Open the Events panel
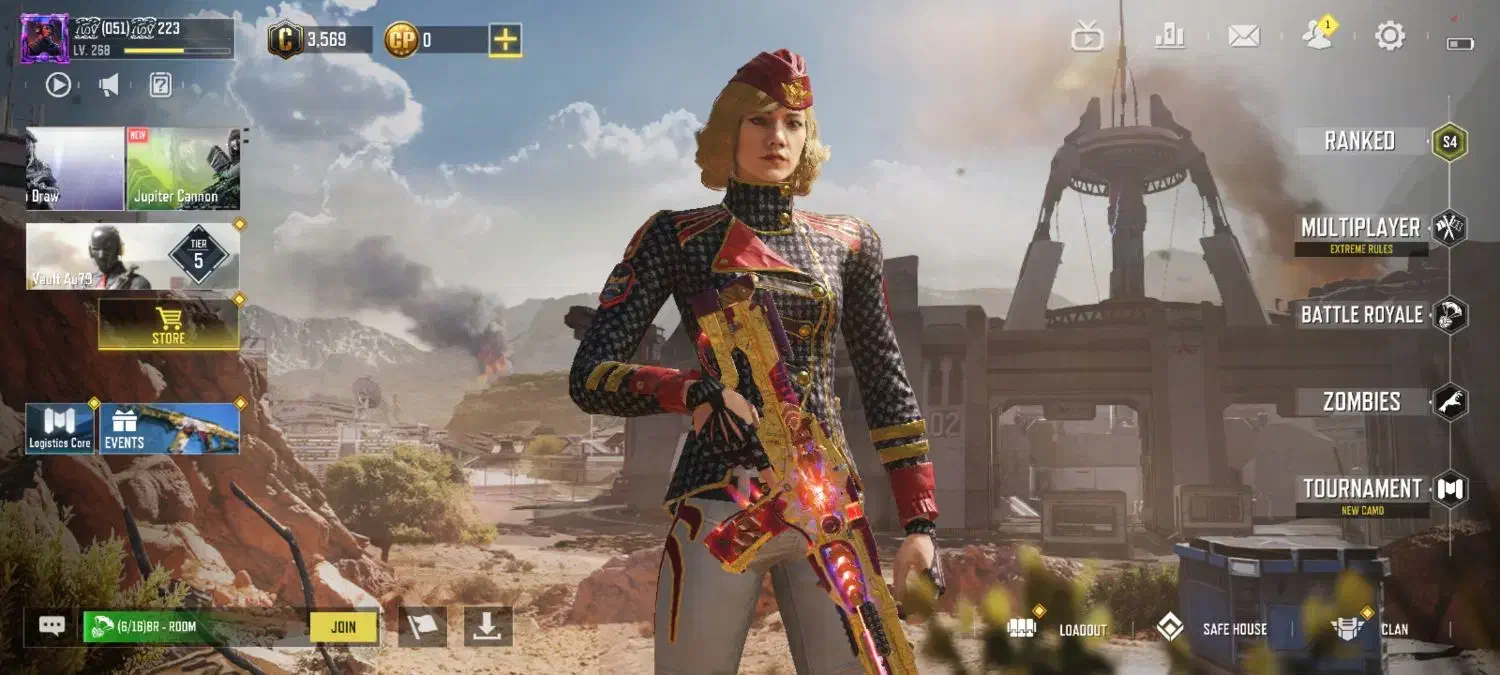This screenshot has width=1500, height=675. (170, 429)
